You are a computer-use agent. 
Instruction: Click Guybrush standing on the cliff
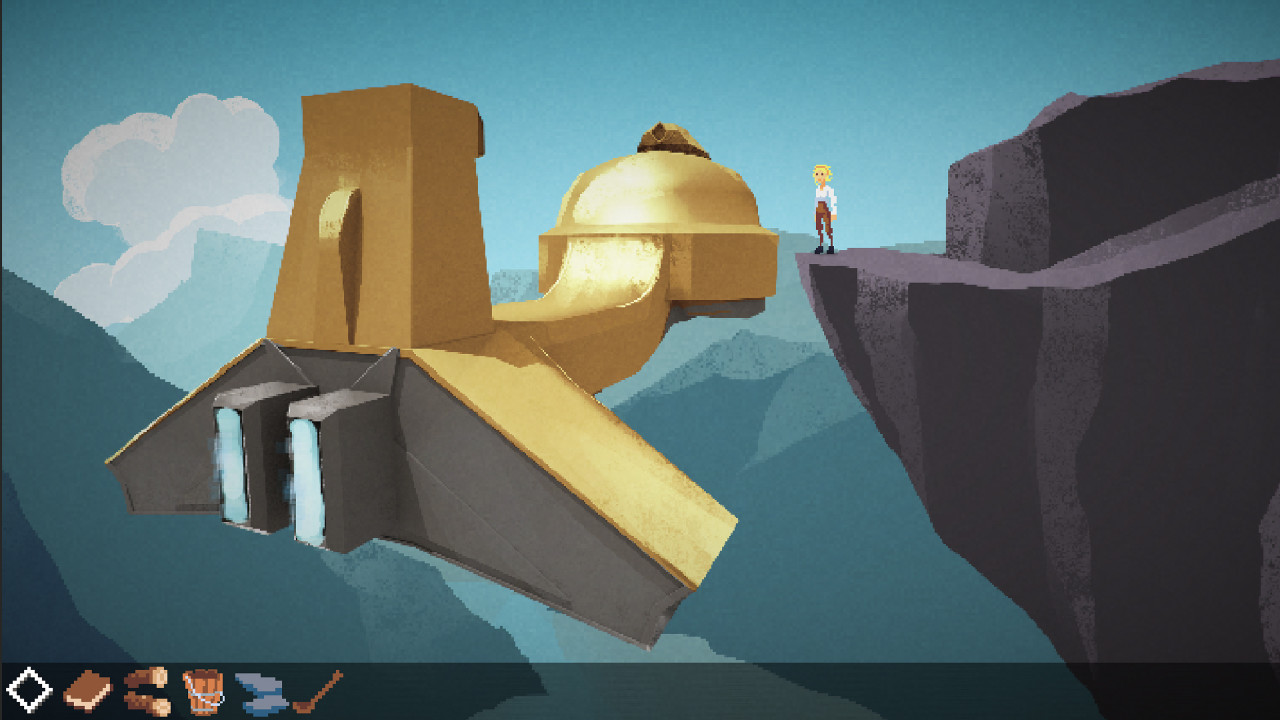click(822, 205)
